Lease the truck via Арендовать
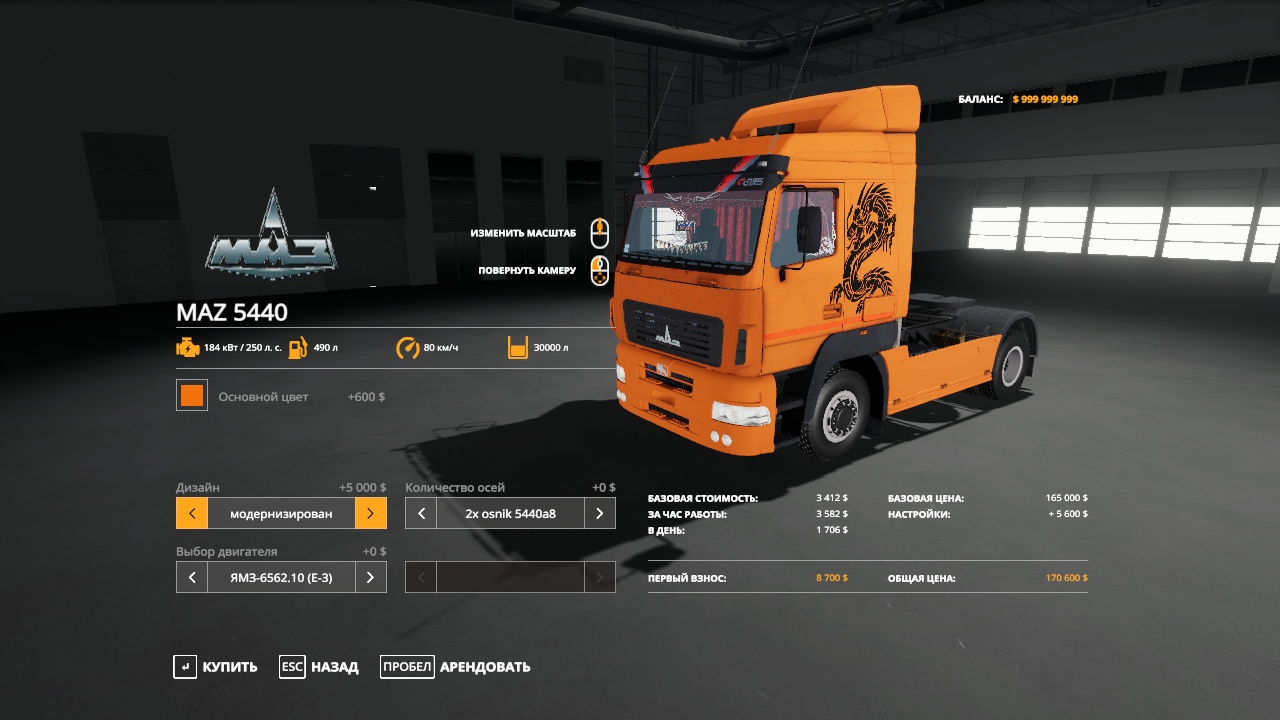1280x720 pixels. click(x=456, y=667)
